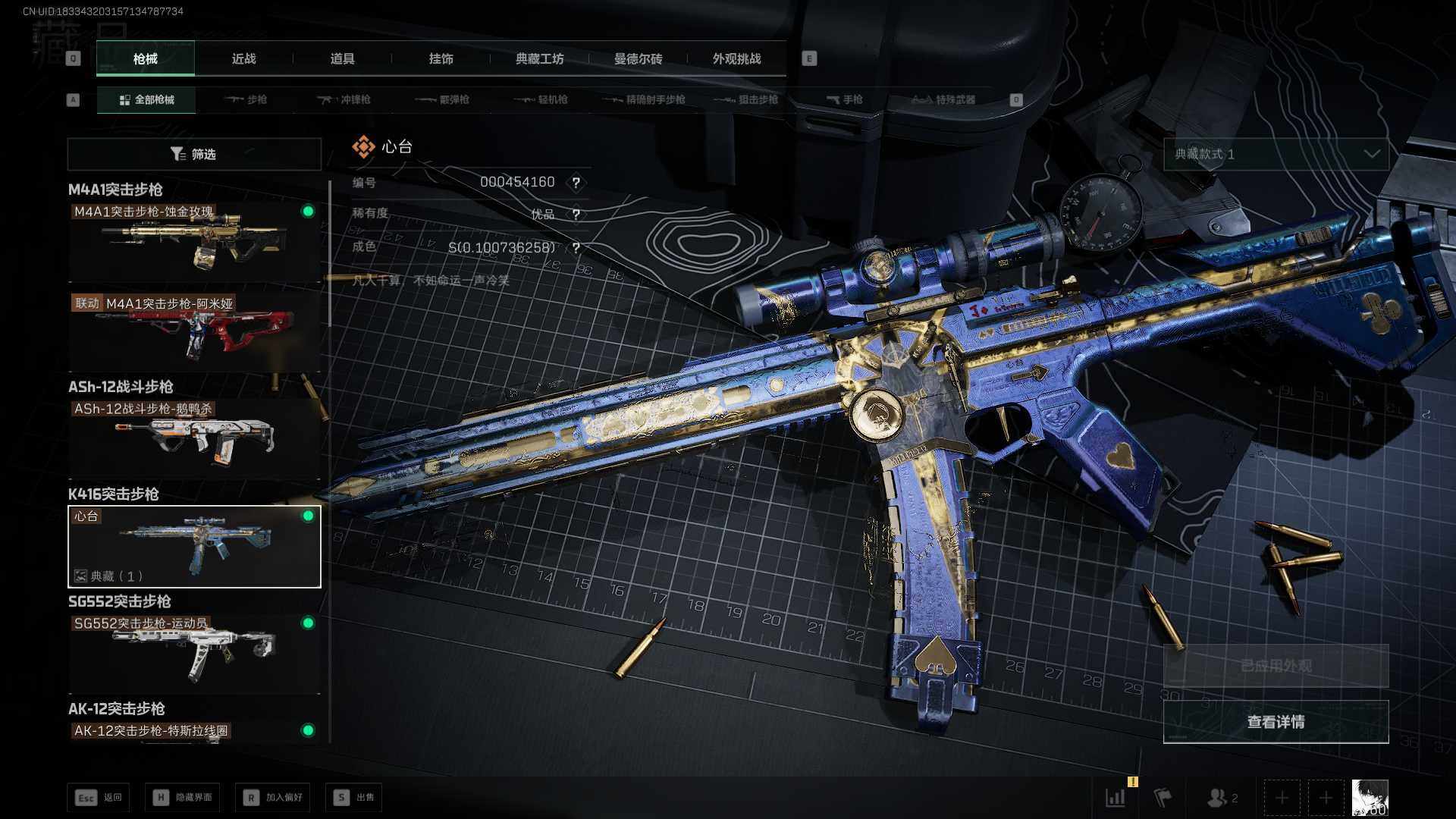
Task: Open the 筛选 filter button
Action: (x=194, y=155)
